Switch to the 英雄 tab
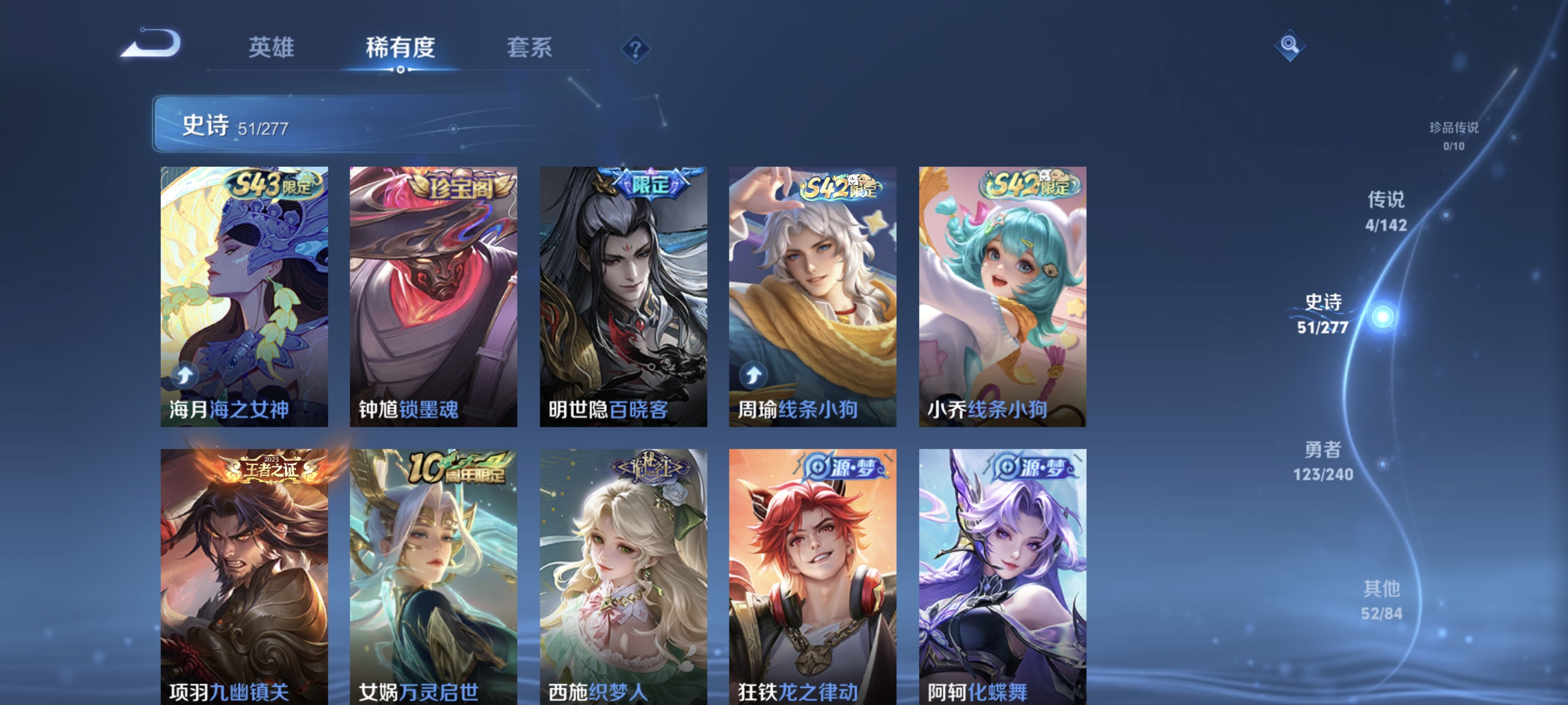 (270, 49)
